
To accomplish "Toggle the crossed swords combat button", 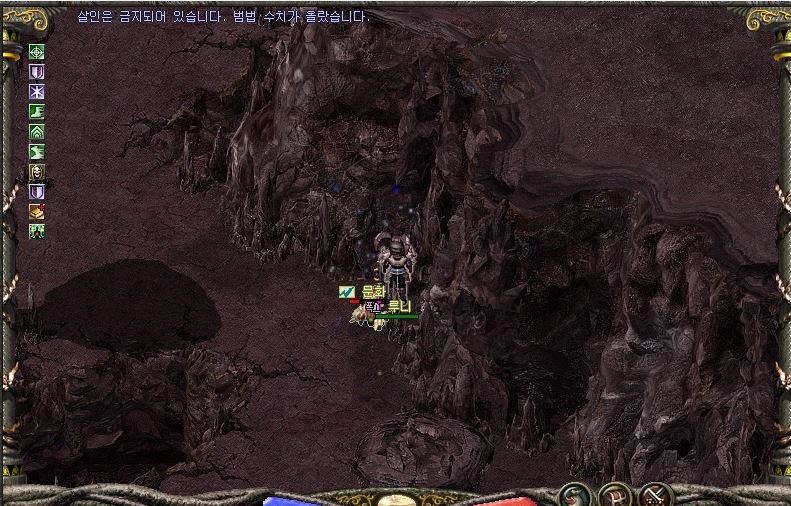I will [654, 493].
